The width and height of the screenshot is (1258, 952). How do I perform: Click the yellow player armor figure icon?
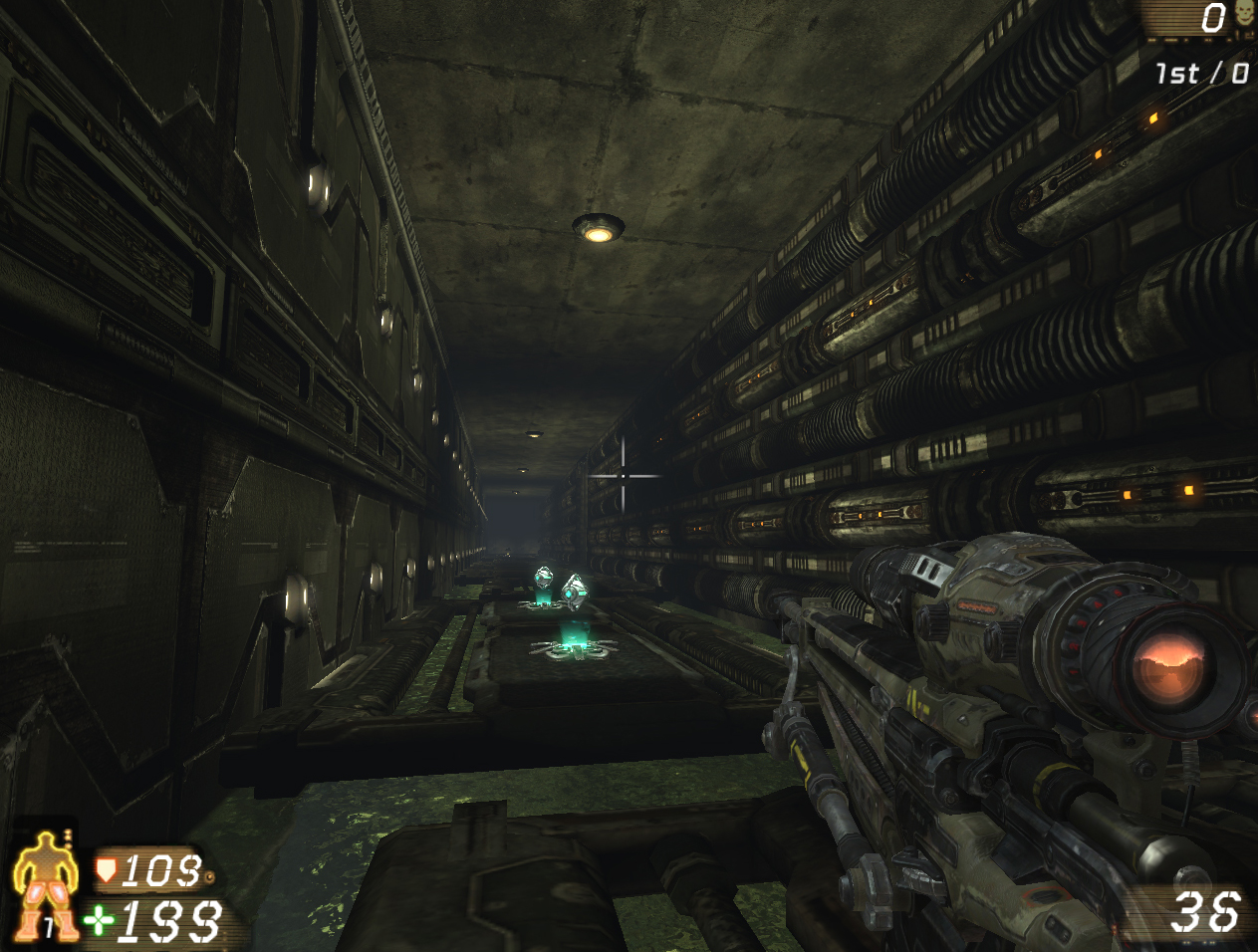coord(45,884)
